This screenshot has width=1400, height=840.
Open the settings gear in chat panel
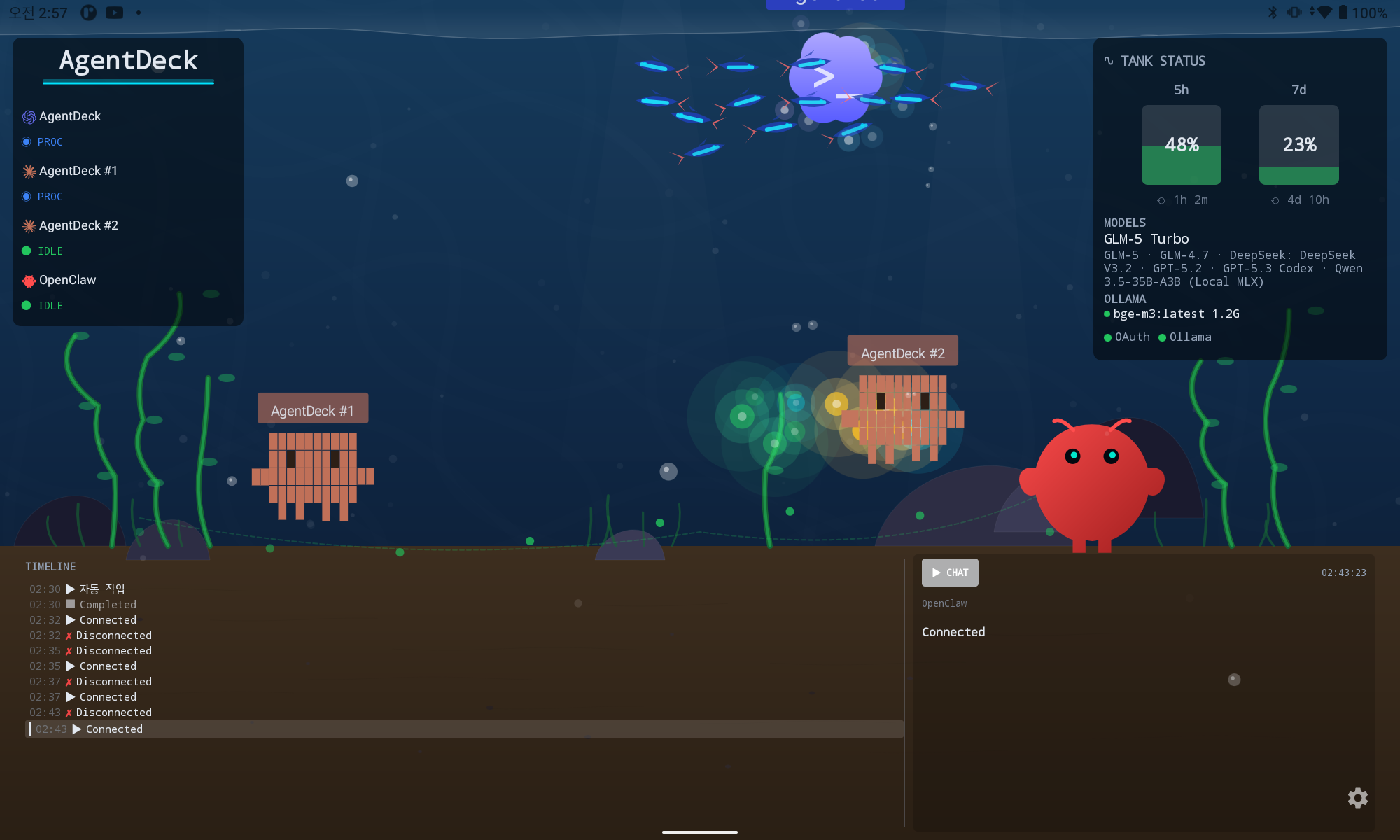pyautogui.click(x=1357, y=798)
